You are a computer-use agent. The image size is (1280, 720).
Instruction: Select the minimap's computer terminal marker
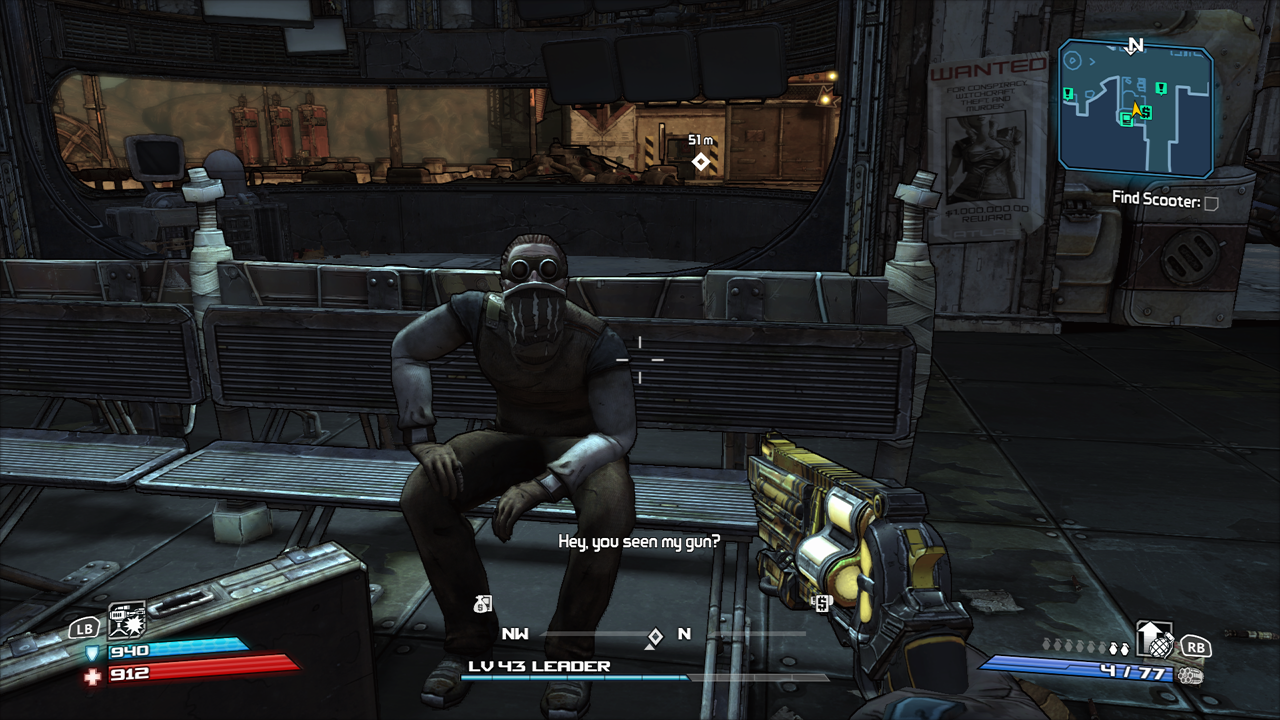(x=1127, y=120)
